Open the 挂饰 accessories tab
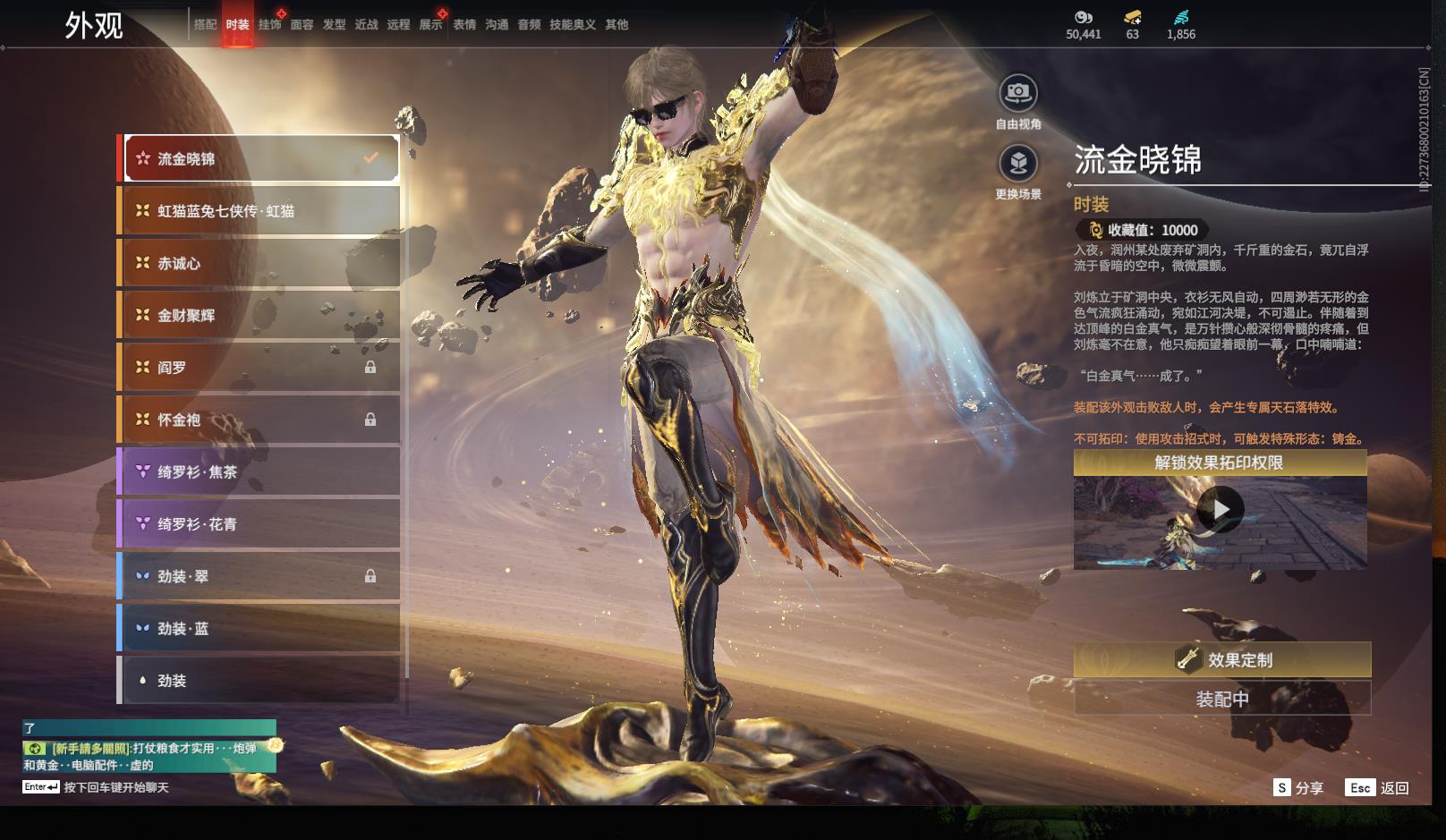 tap(269, 25)
